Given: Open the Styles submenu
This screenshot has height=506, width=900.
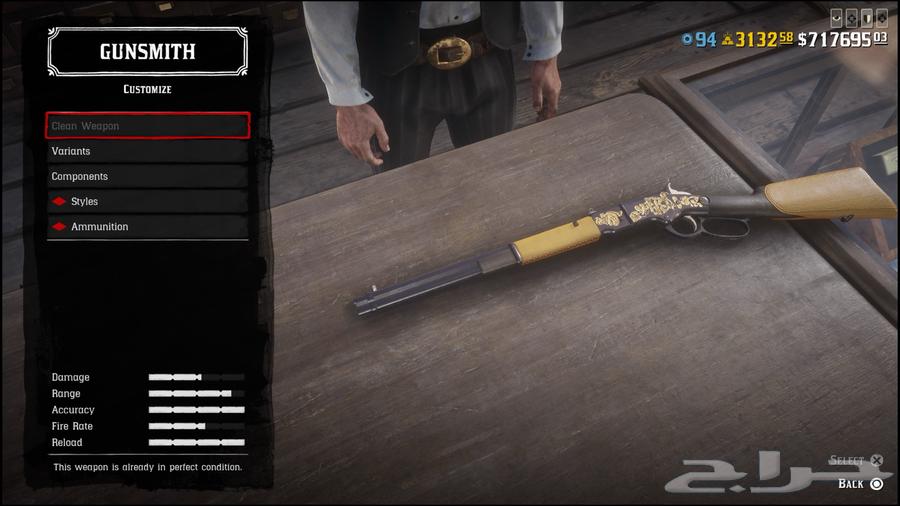Looking at the screenshot, I should 147,201.
